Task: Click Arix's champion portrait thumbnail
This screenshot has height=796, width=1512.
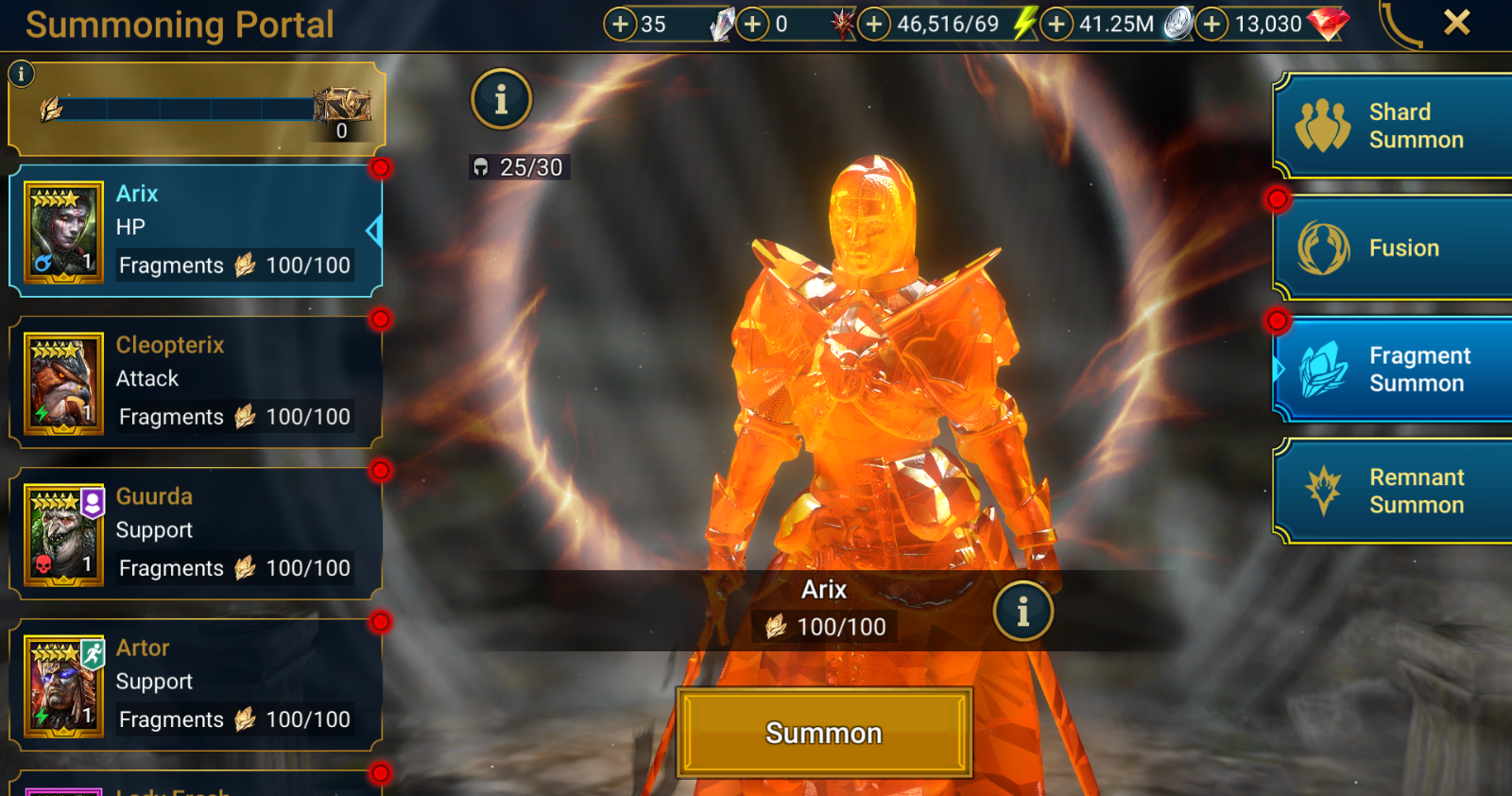Action: 62,230
